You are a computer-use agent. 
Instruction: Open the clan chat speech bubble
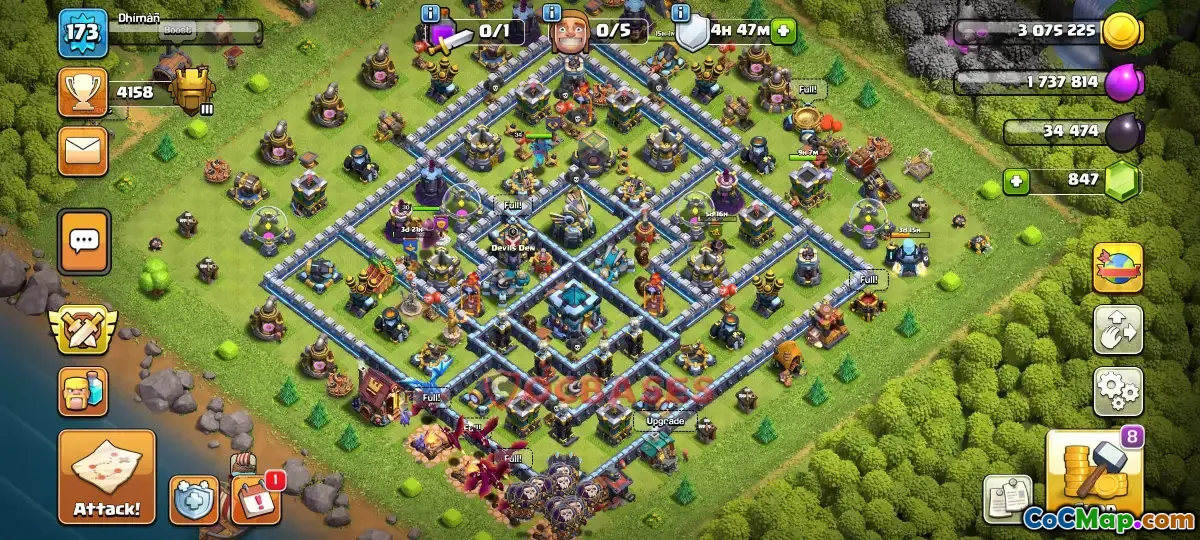tap(85, 241)
